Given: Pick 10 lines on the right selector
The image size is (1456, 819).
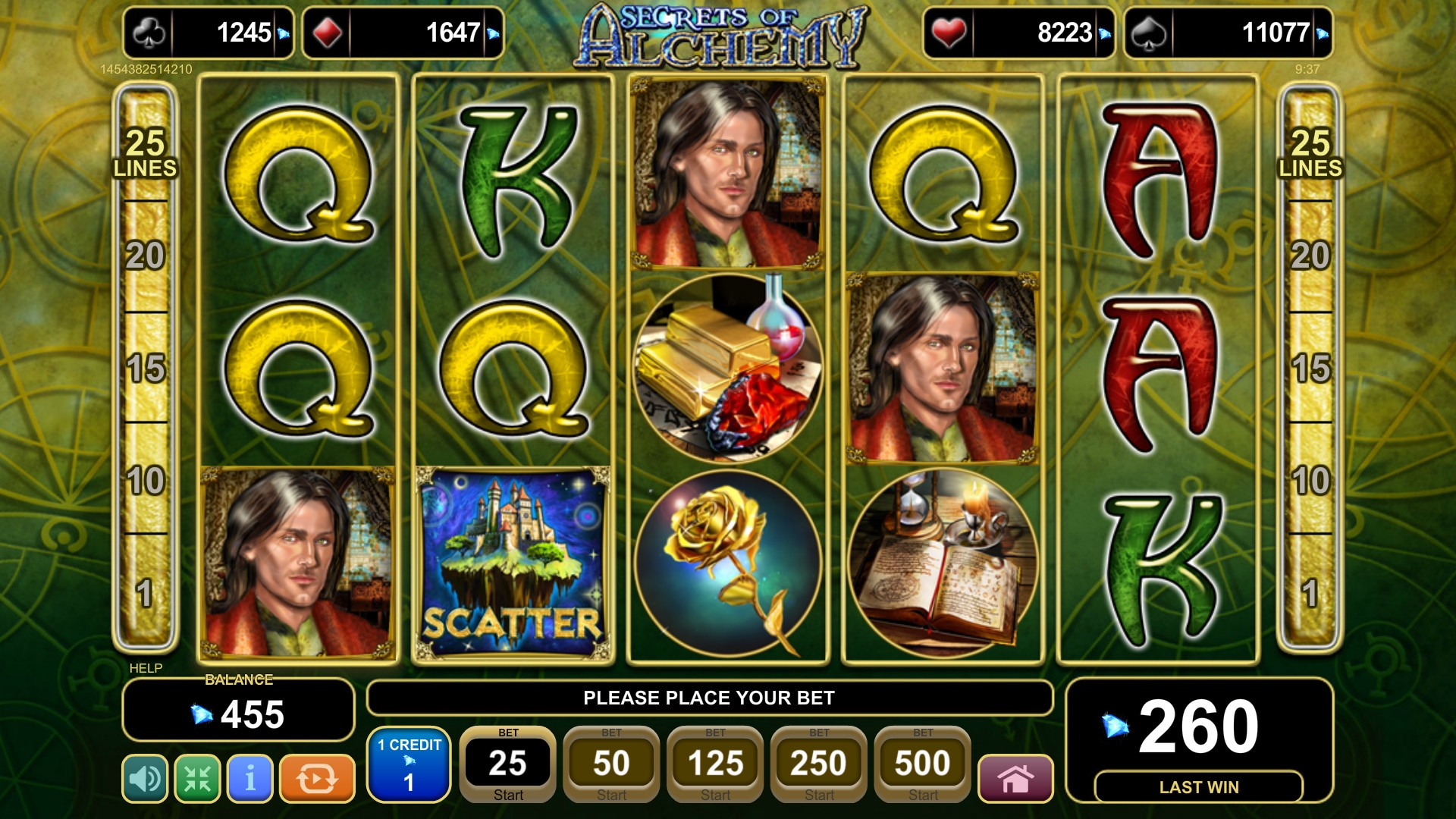Looking at the screenshot, I should click(1310, 481).
